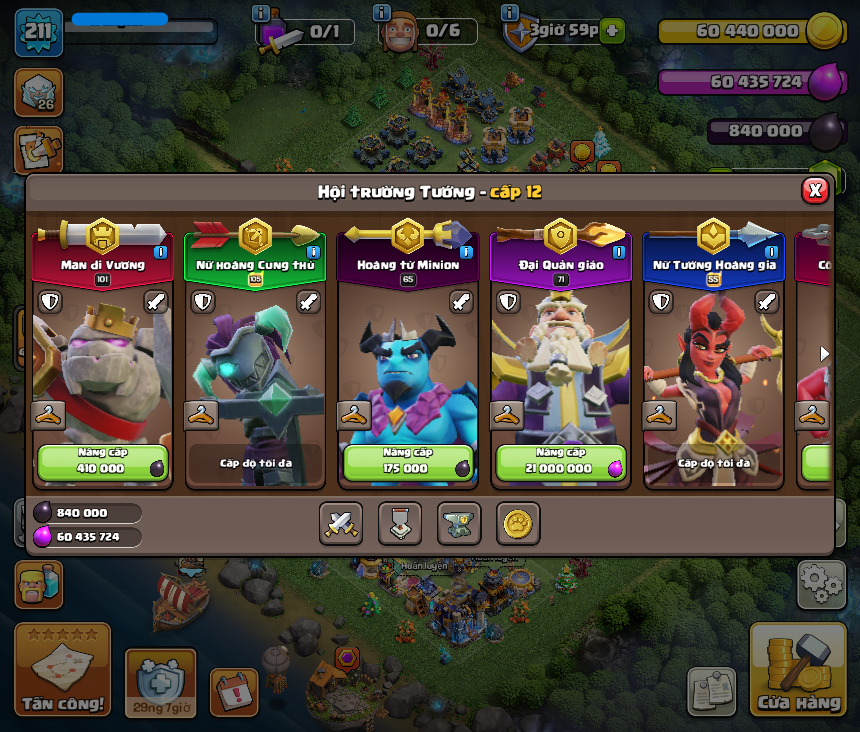Upgrade Đại Quản giáo for 21 000 000
Screen dimensions: 860x732
pyautogui.click(x=560, y=462)
